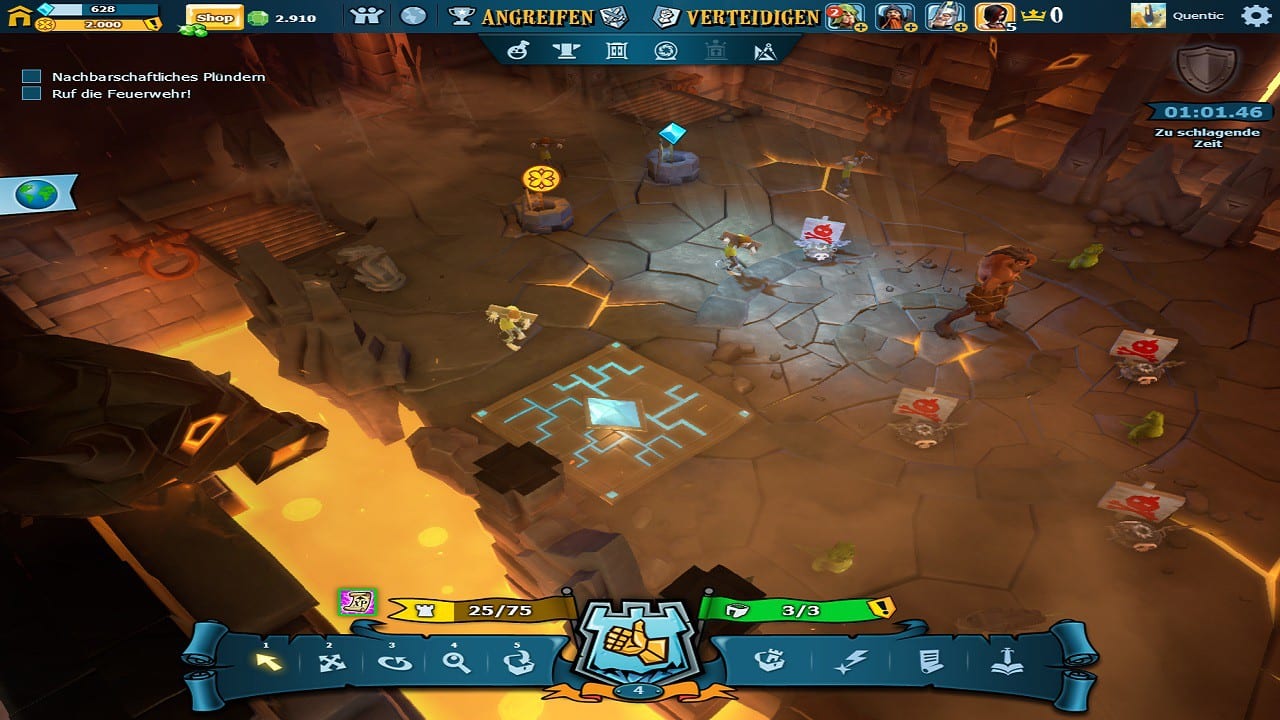Open the anvil crafting tab
Viewport: 1280px width, 720px height.
tap(566, 51)
